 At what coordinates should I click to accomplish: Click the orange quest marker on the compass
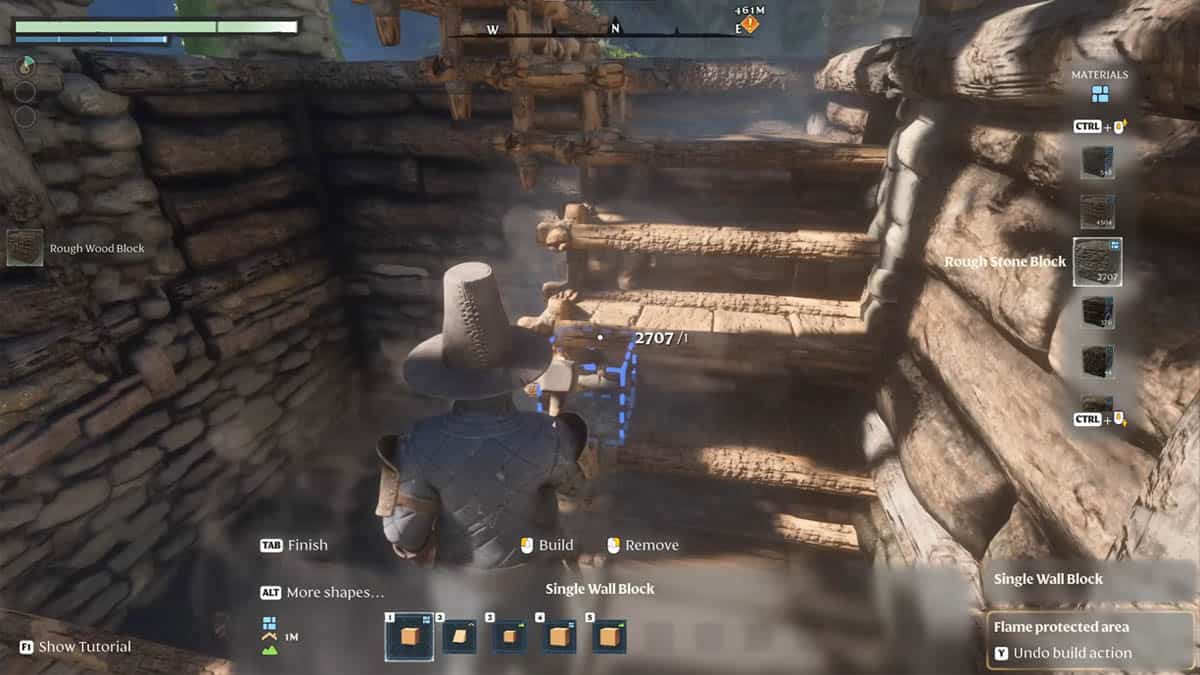click(749, 24)
